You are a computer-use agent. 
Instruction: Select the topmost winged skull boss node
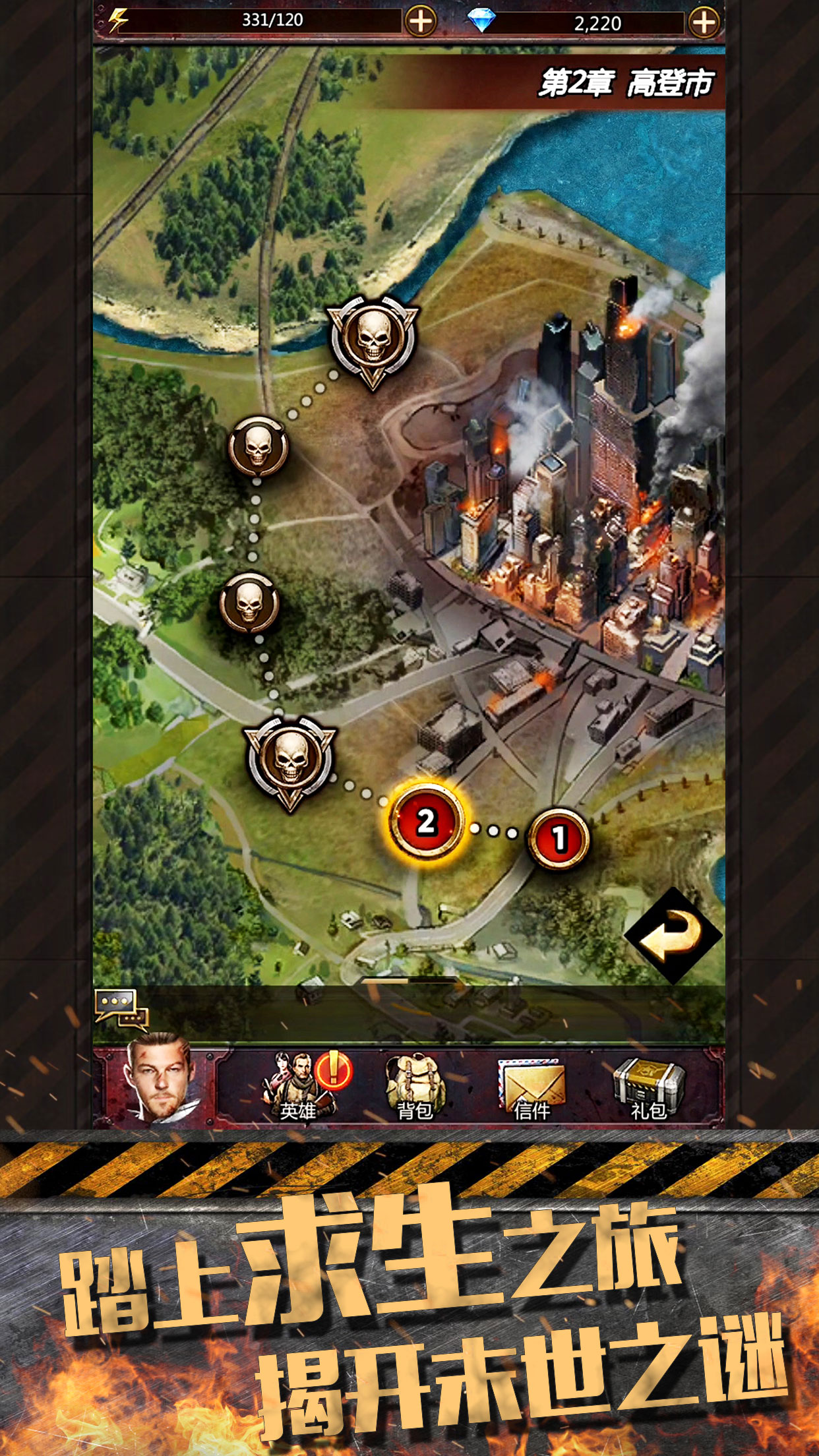point(373,340)
